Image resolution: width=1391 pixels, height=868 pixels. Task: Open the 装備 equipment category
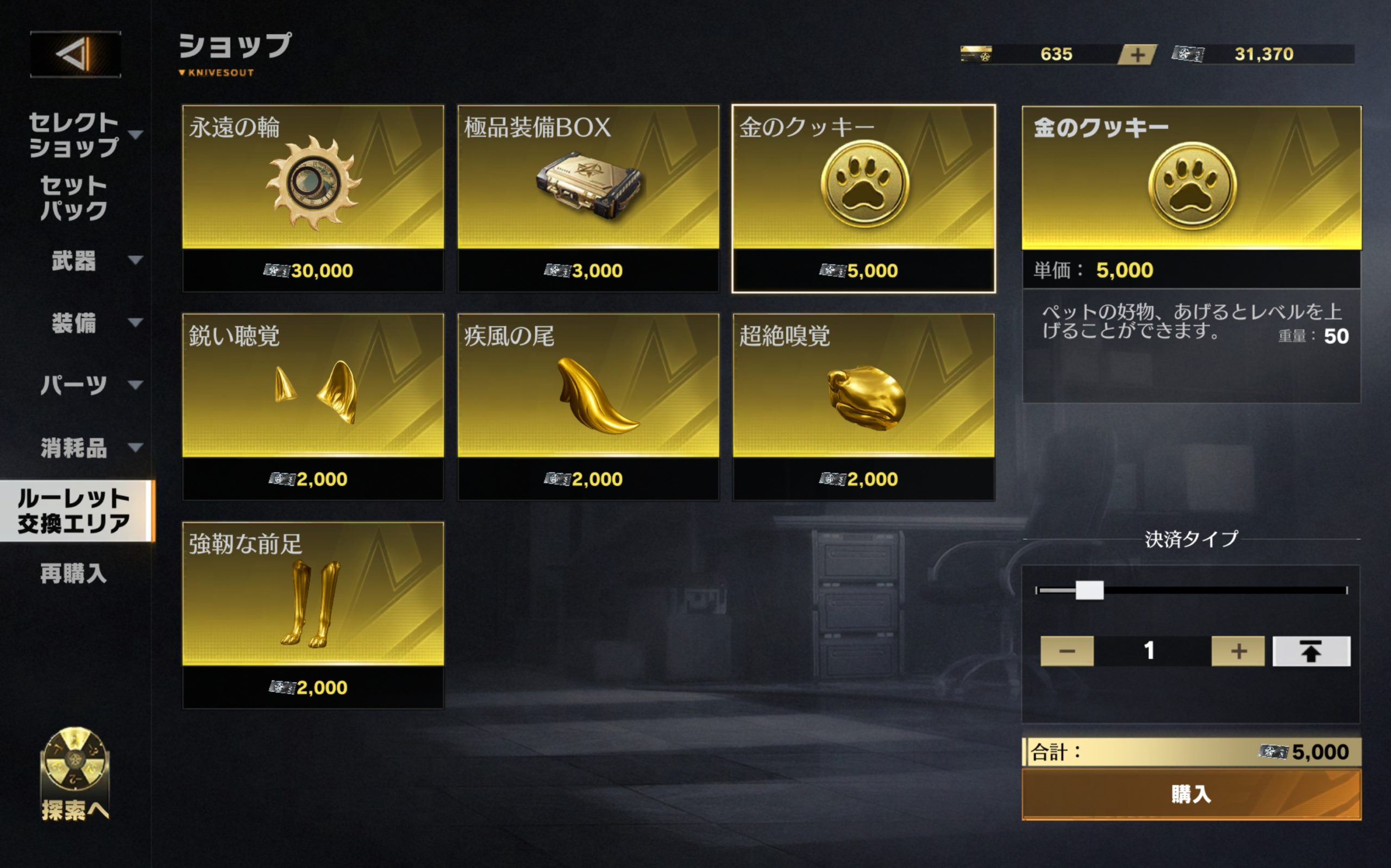point(74,323)
